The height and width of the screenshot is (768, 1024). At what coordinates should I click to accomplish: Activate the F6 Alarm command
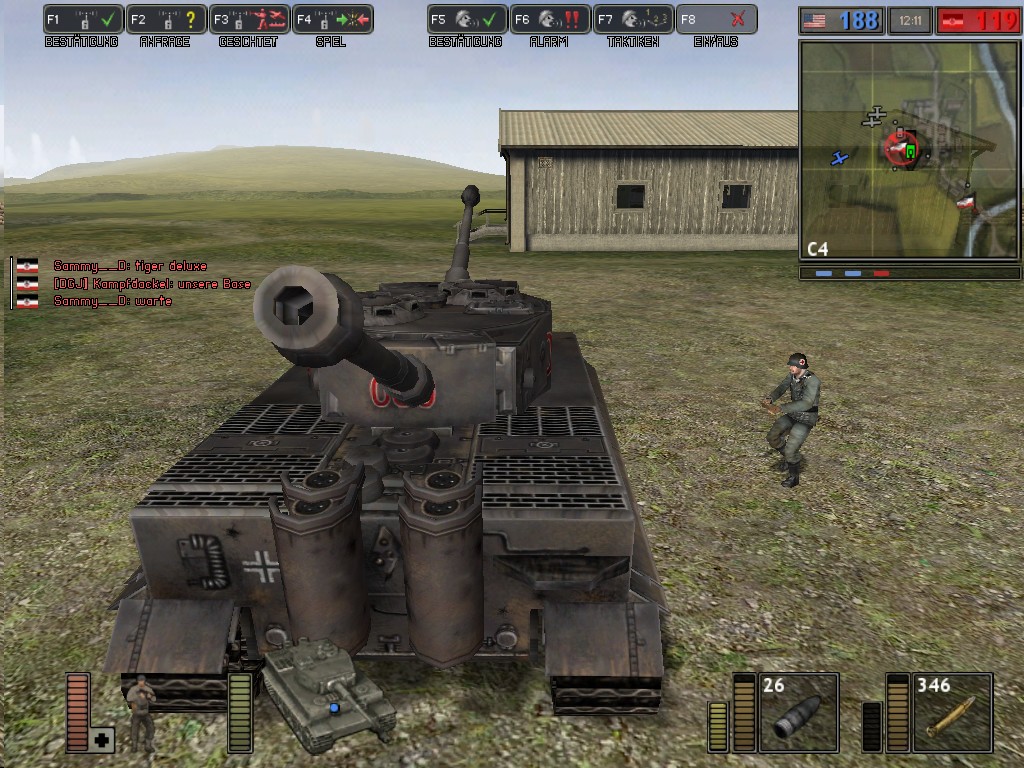pyautogui.click(x=550, y=19)
